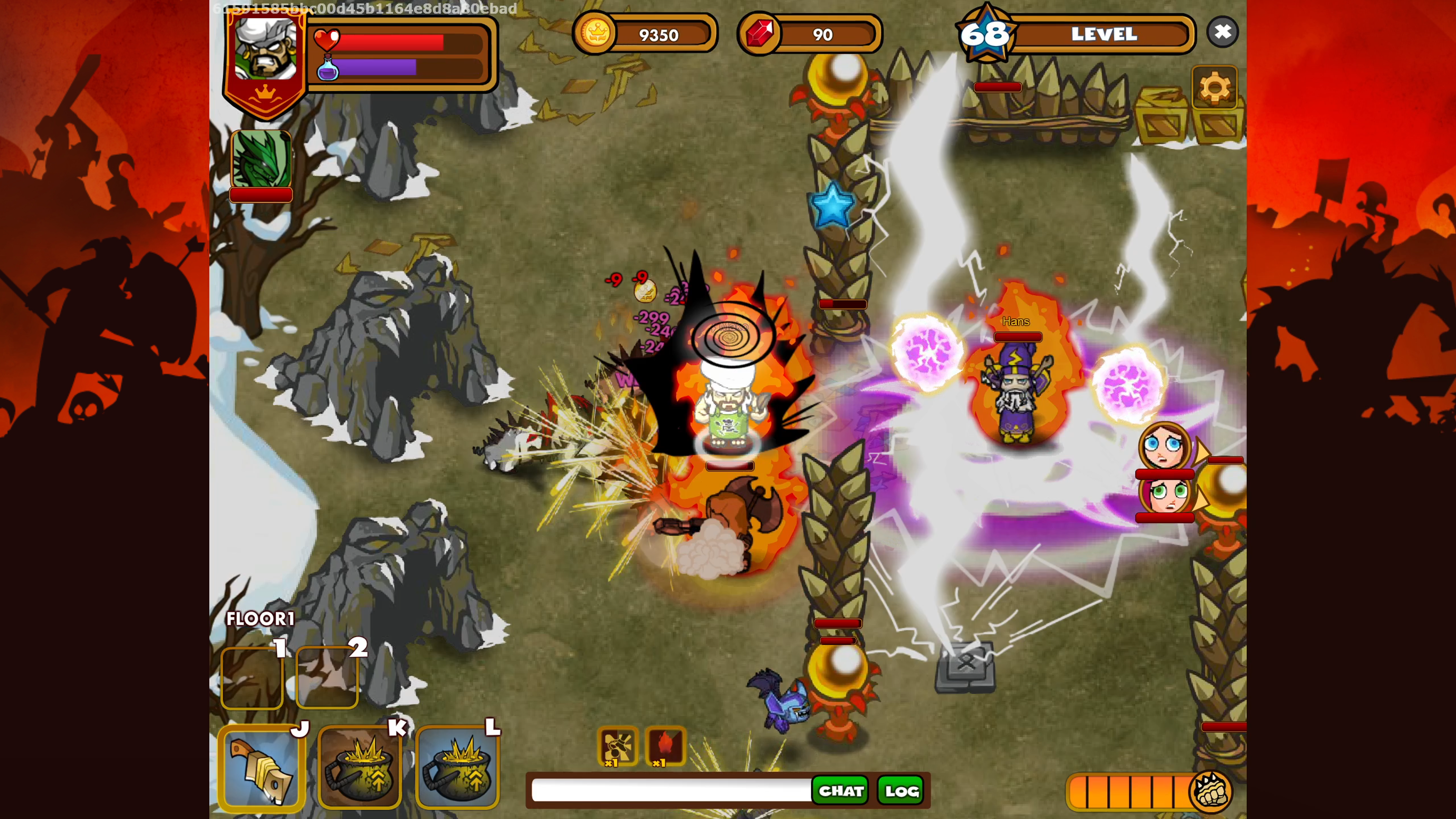Open settings via the gear icon

coord(1214,88)
